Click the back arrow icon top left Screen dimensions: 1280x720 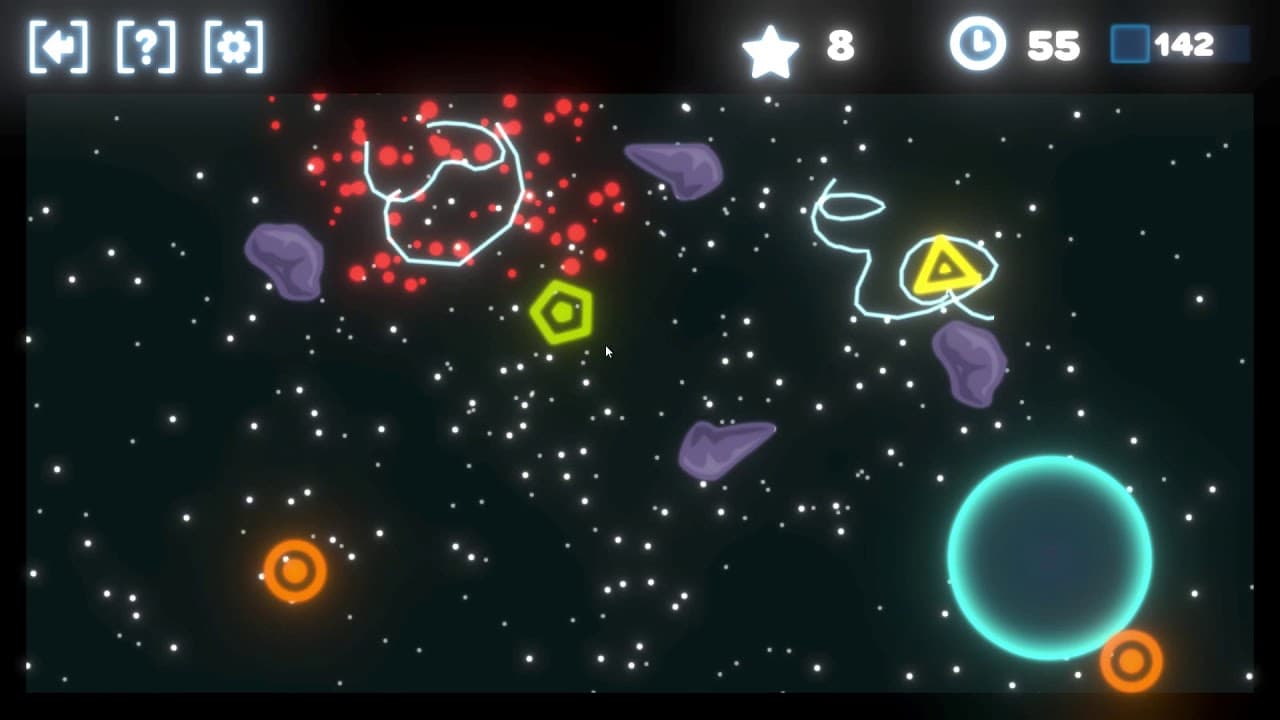60,44
